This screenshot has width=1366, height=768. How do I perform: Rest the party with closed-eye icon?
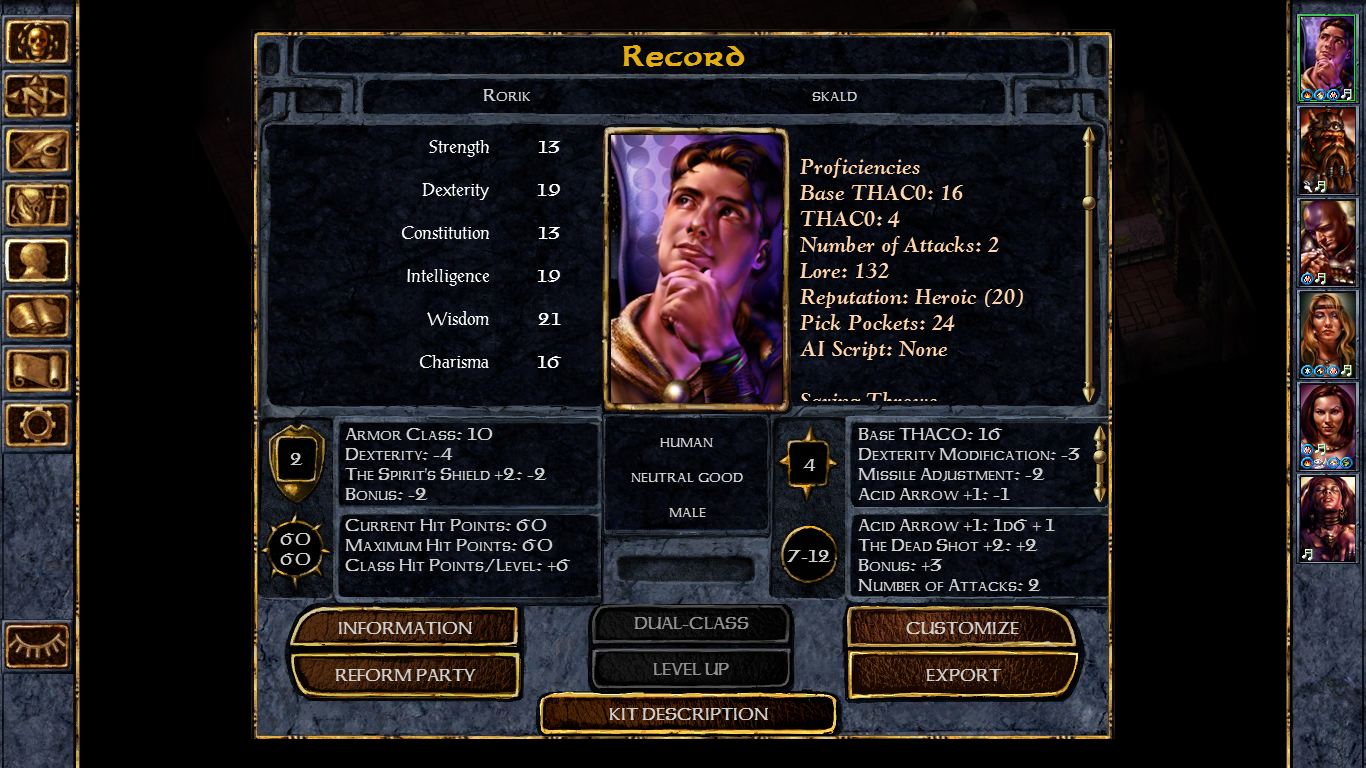pyautogui.click(x=38, y=645)
